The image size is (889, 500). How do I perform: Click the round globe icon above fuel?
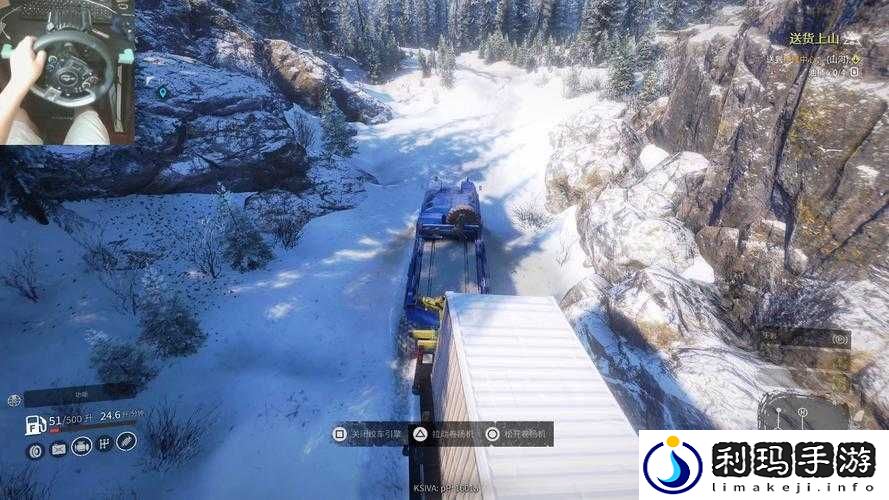coord(14,400)
